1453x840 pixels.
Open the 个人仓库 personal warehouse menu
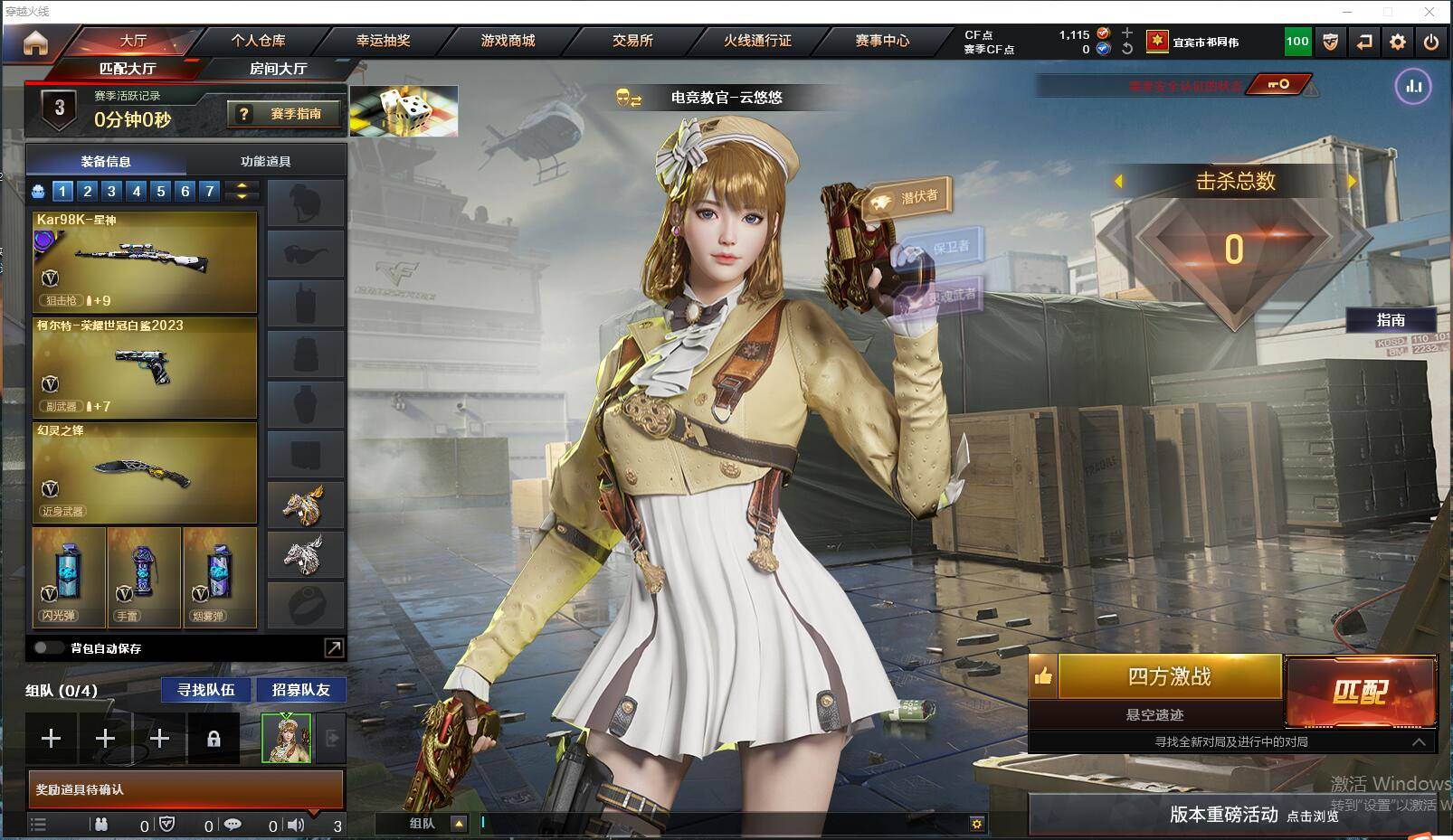[258, 41]
